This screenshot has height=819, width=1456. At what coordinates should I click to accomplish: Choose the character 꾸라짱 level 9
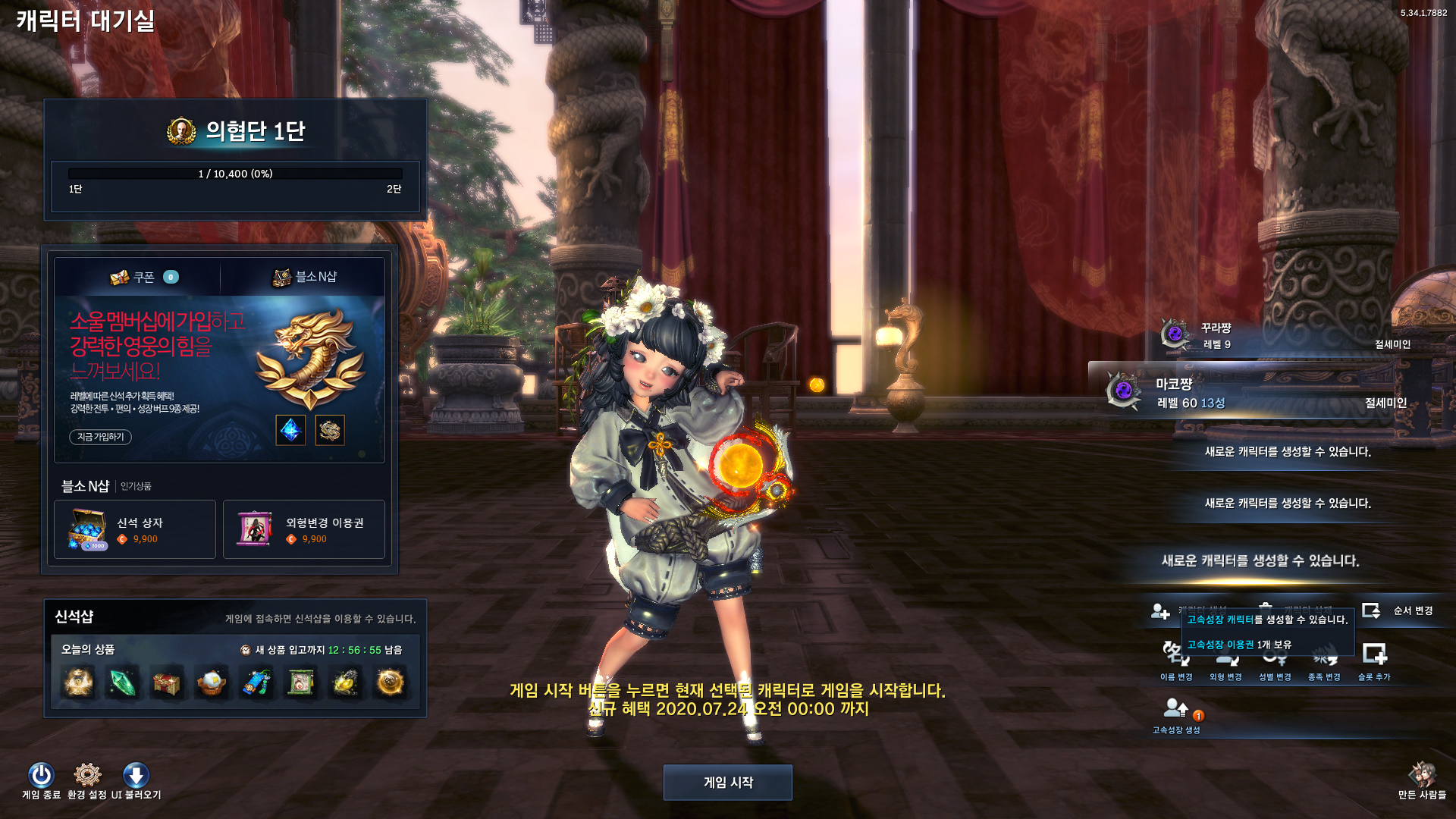click(1282, 336)
